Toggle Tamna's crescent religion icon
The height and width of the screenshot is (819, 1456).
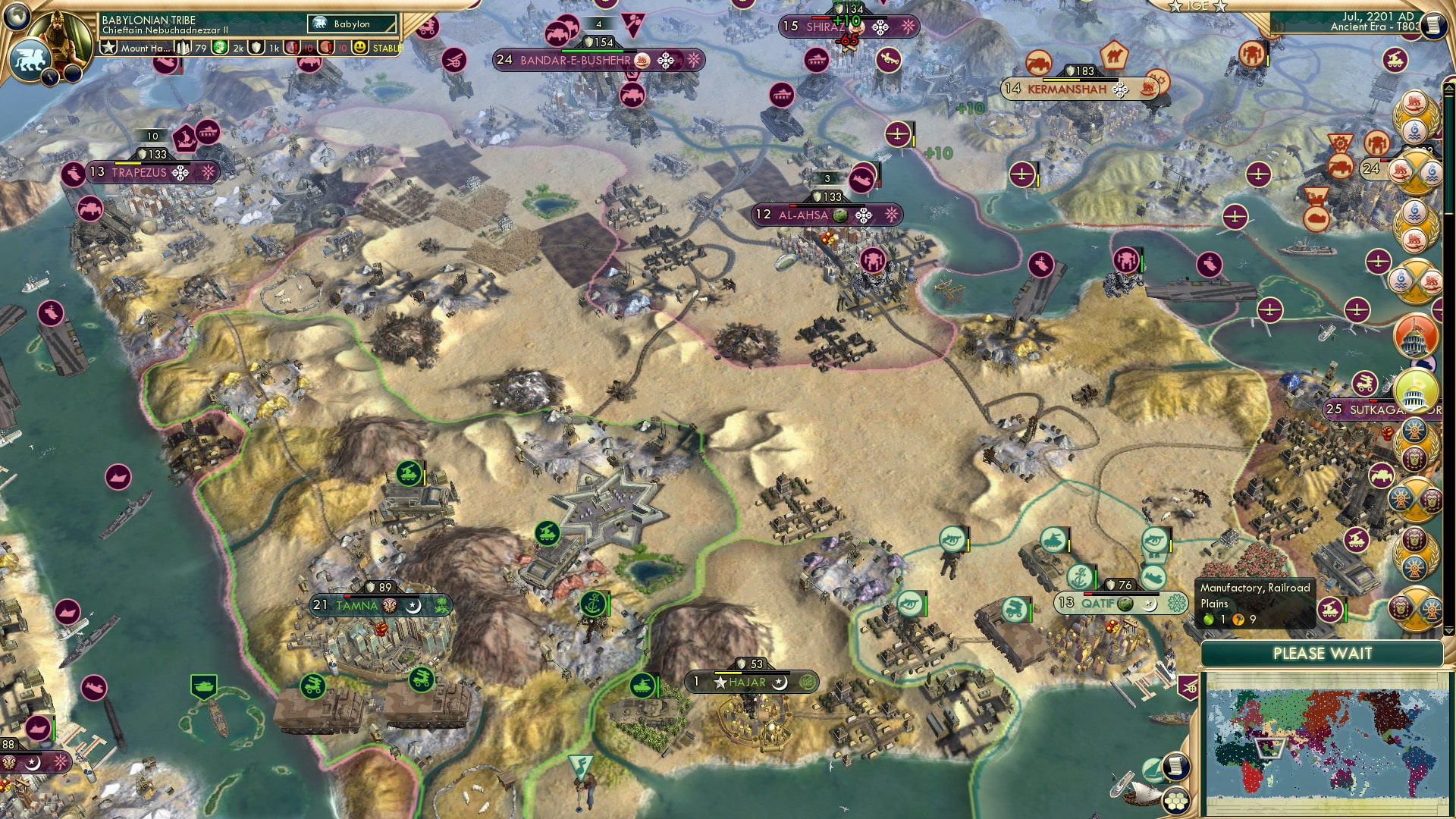pyautogui.click(x=414, y=604)
